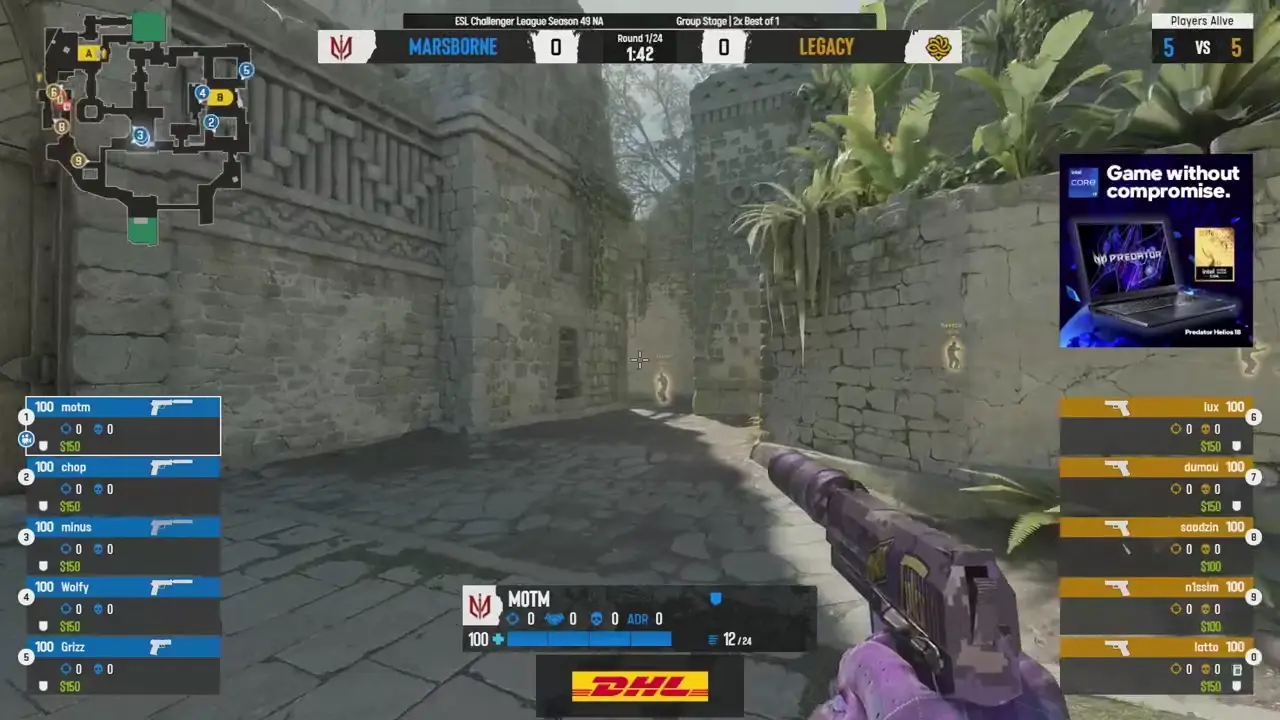This screenshot has height=720, width=1280.
Task: Select bombsite B marker on the minimap
Action: pos(219,97)
